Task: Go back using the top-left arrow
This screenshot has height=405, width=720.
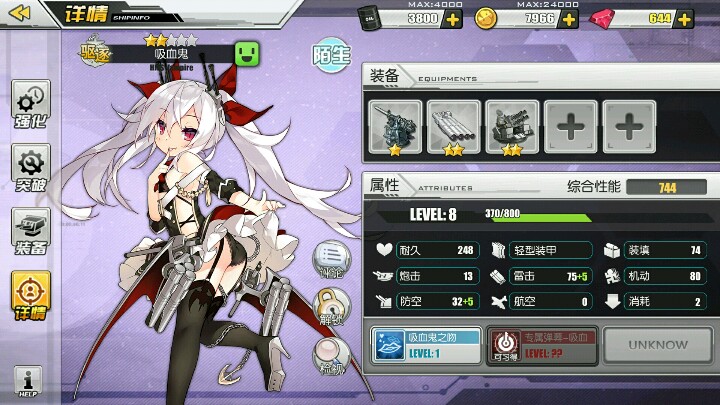Action: pyautogui.click(x=21, y=15)
